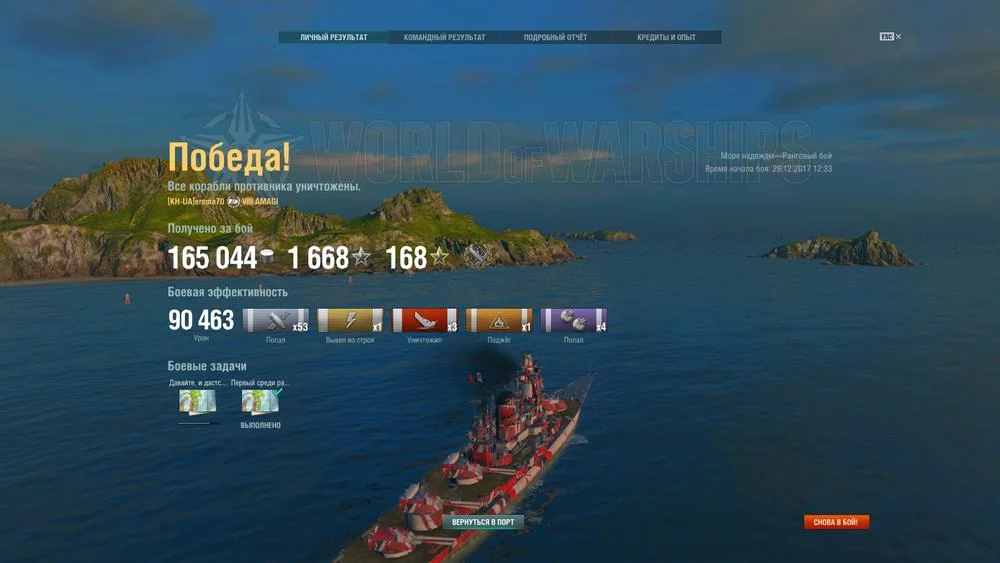Viewport: 1000px width, 563px height.
Task: Select the red Уничтожил x3 ribbon
Action: [425, 321]
